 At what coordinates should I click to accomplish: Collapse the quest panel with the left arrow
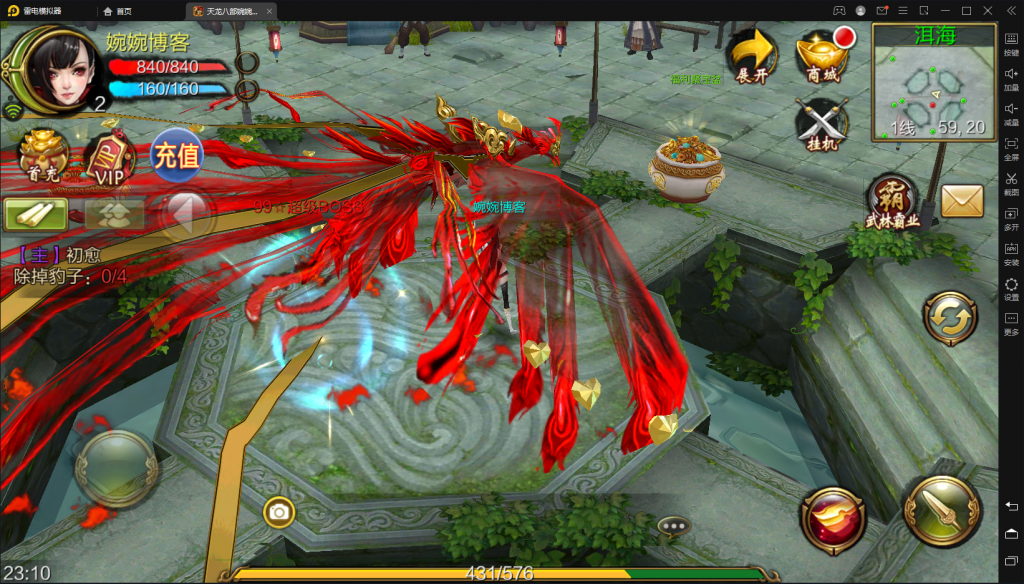[189, 213]
